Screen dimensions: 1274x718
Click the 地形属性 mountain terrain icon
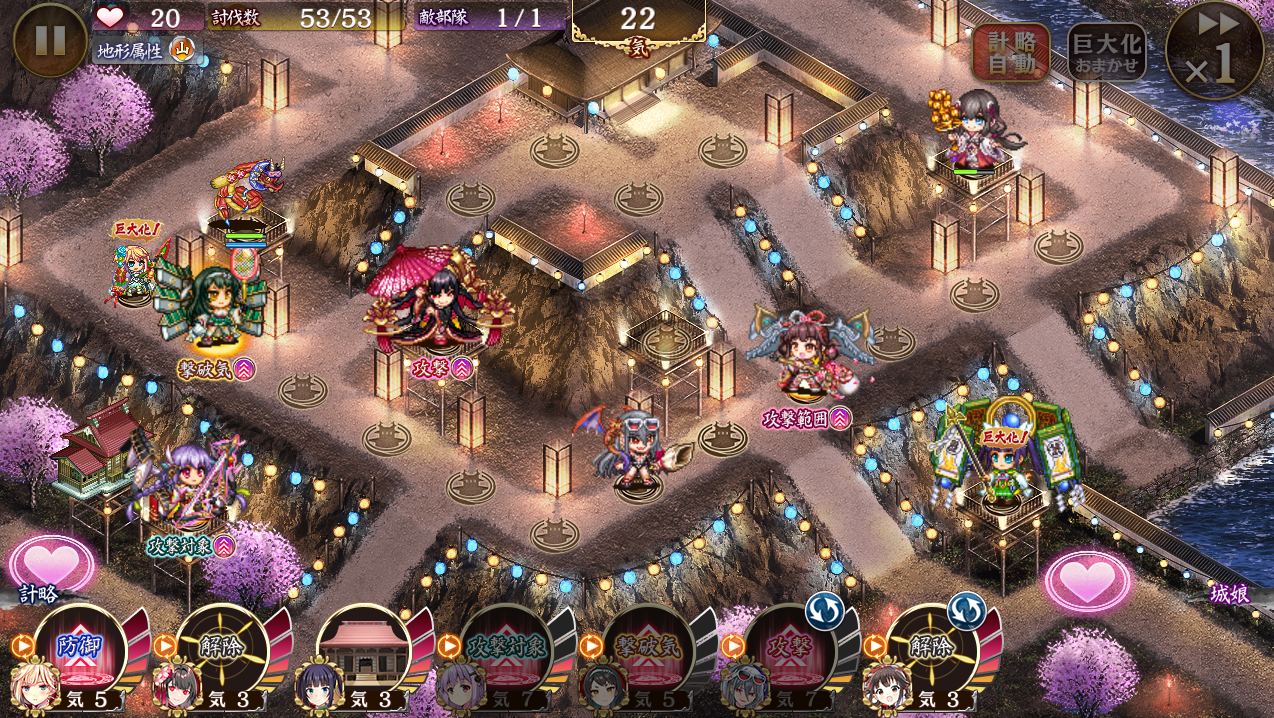coord(182,48)
